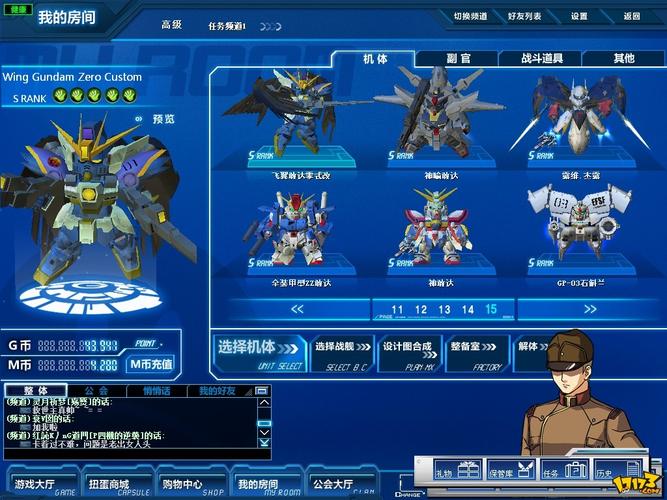Click the 返回 back button

[631, 16]
